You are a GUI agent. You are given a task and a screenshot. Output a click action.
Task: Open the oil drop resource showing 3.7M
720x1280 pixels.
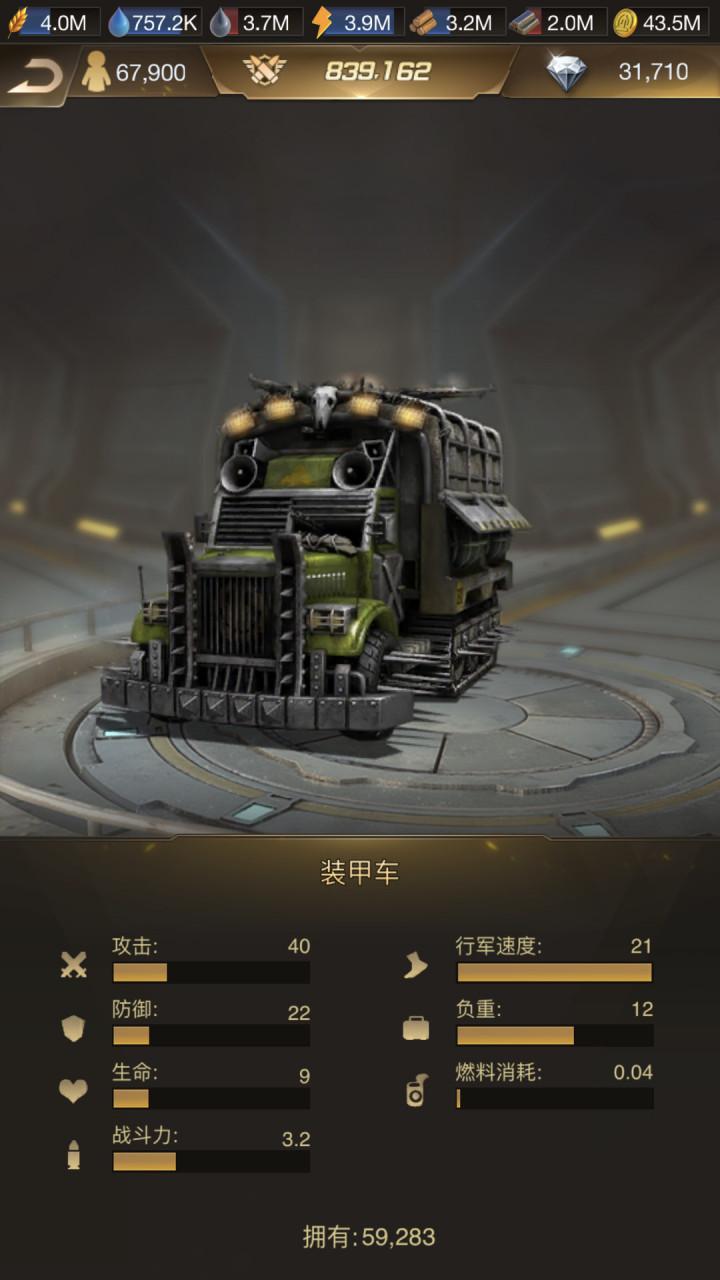point(254,22)
